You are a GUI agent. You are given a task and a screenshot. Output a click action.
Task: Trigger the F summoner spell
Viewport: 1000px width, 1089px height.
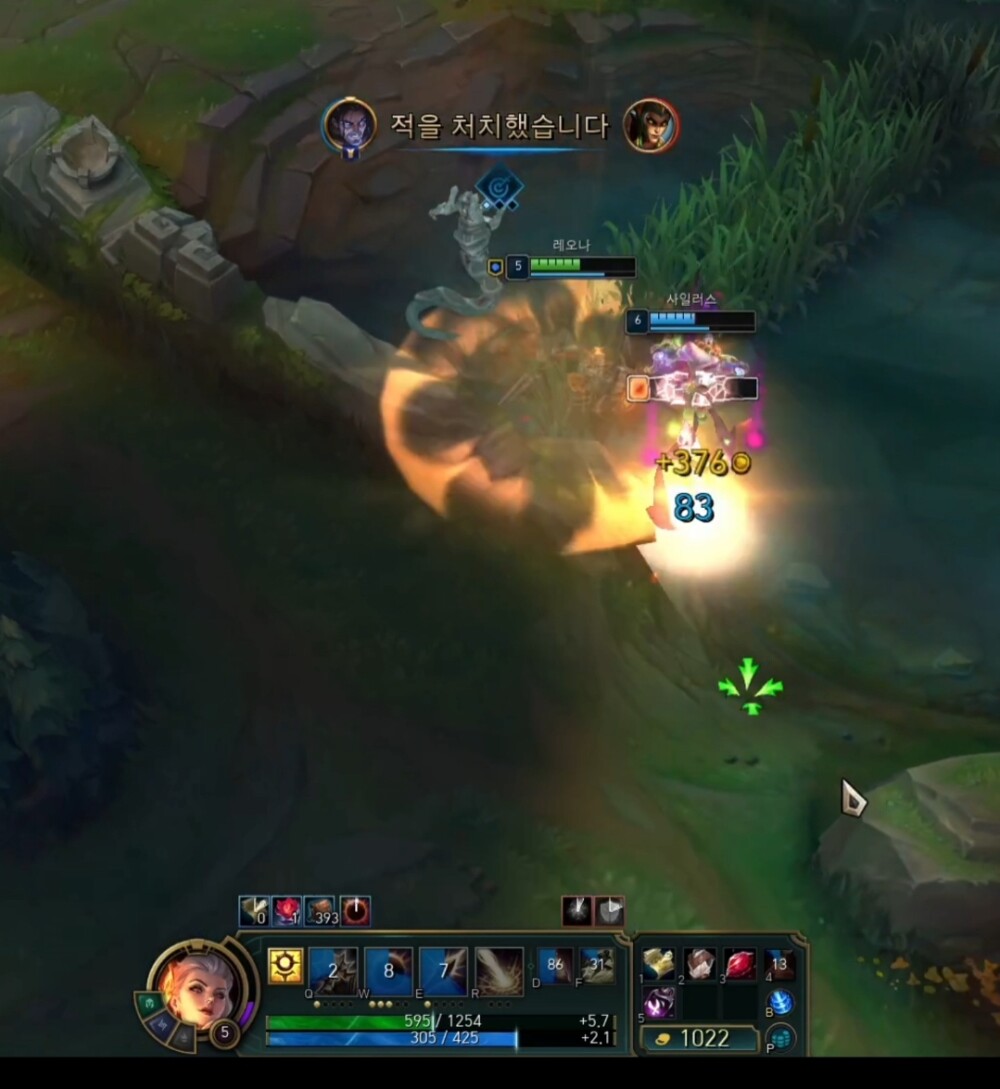click(597, 966)
